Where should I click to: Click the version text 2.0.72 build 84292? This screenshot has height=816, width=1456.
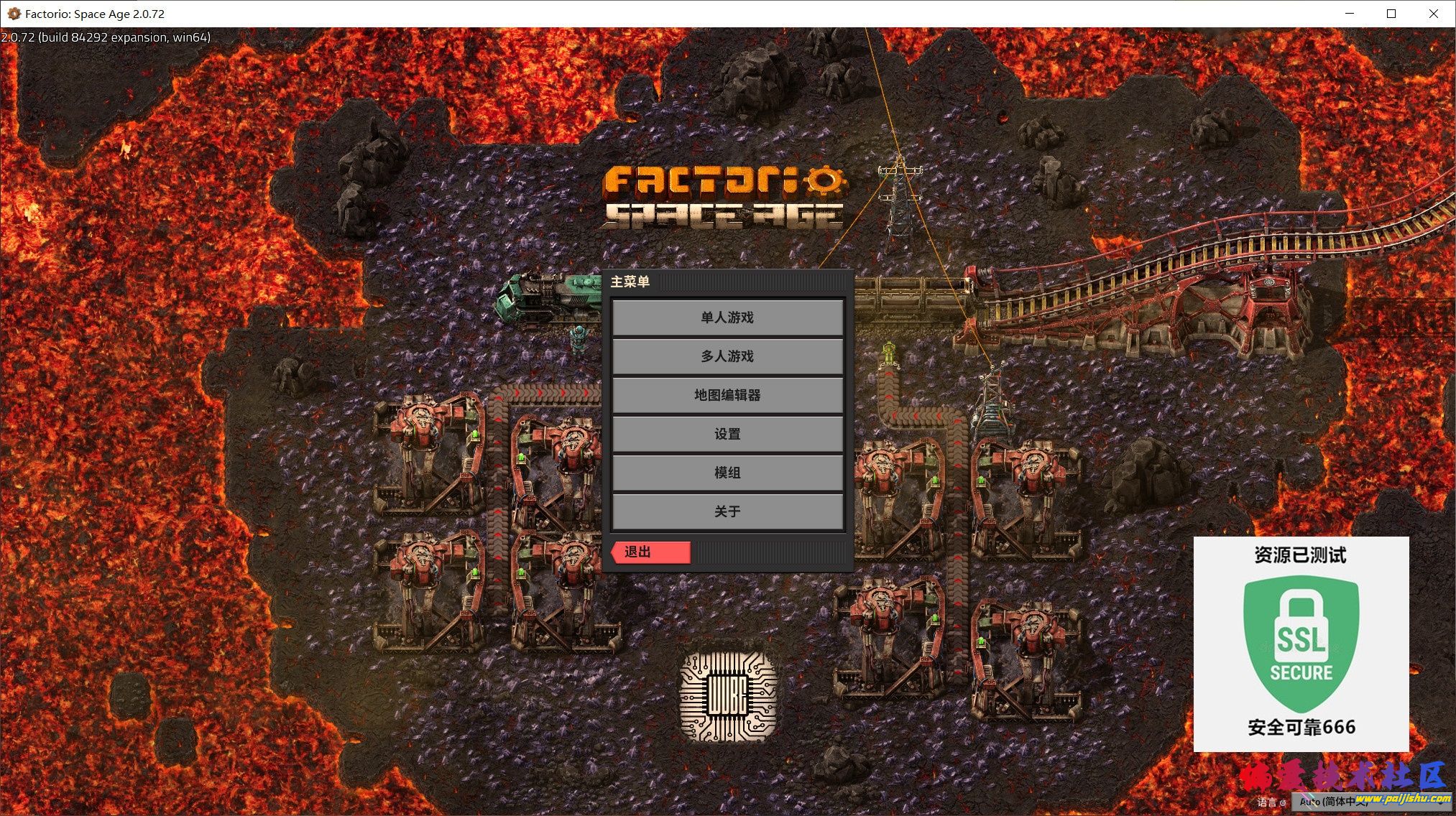[x=105, y=37]
